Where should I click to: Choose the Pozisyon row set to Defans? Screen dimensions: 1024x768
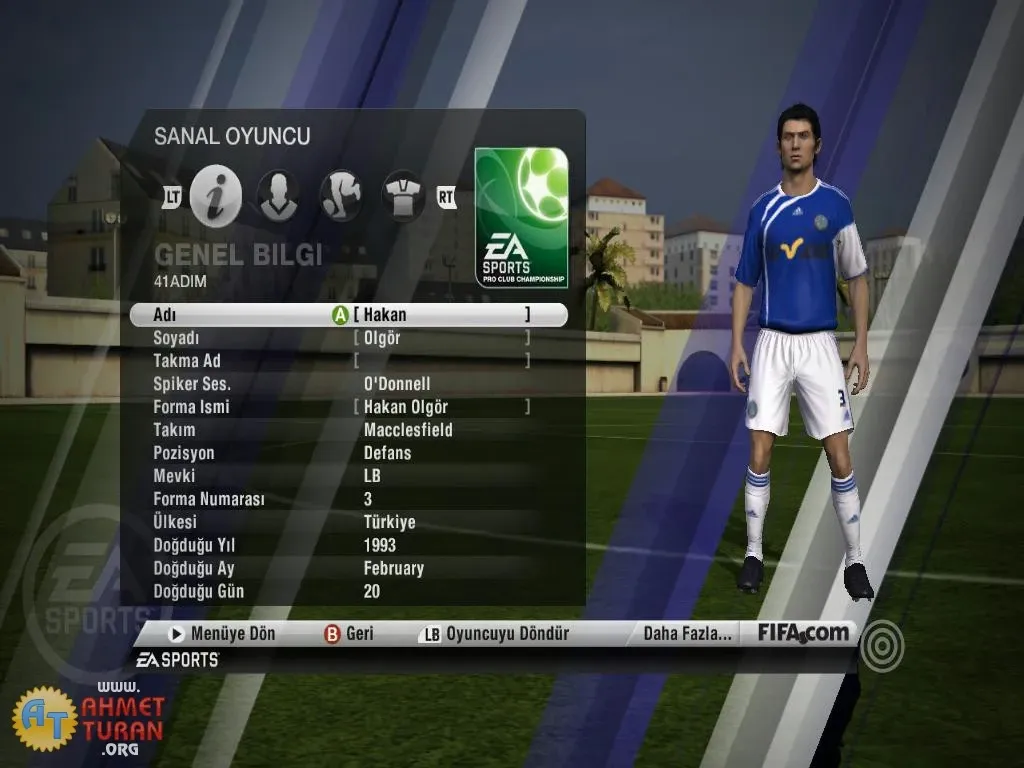click(x=388, y=453)
